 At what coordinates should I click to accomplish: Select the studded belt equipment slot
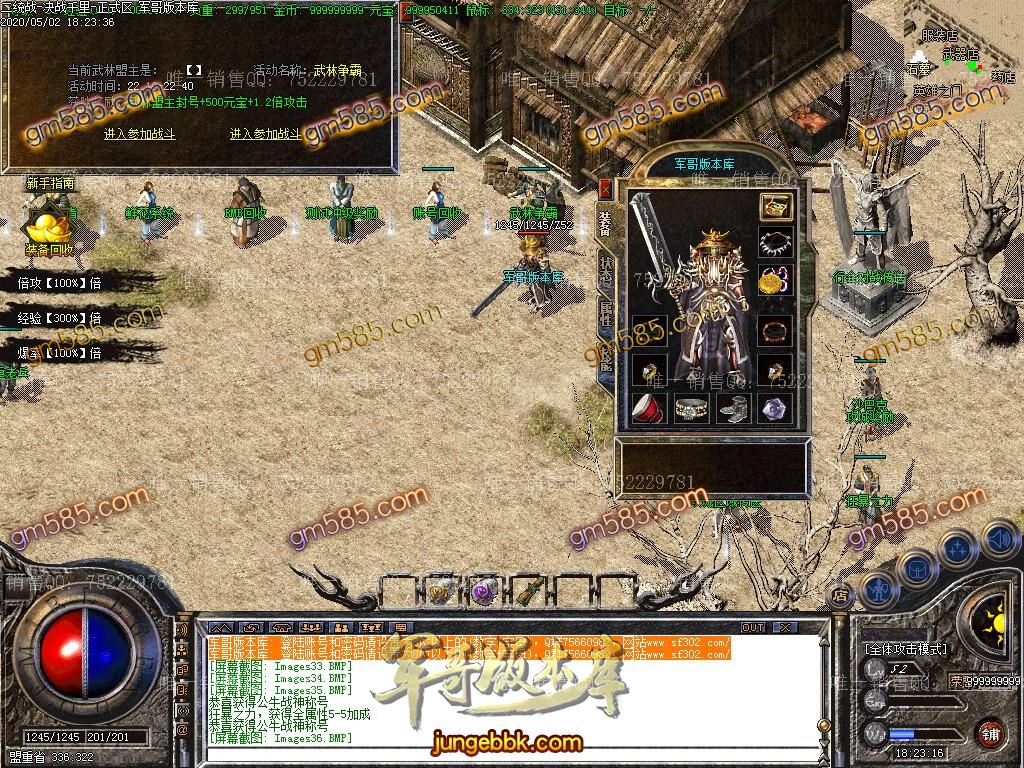coord(690,407)
